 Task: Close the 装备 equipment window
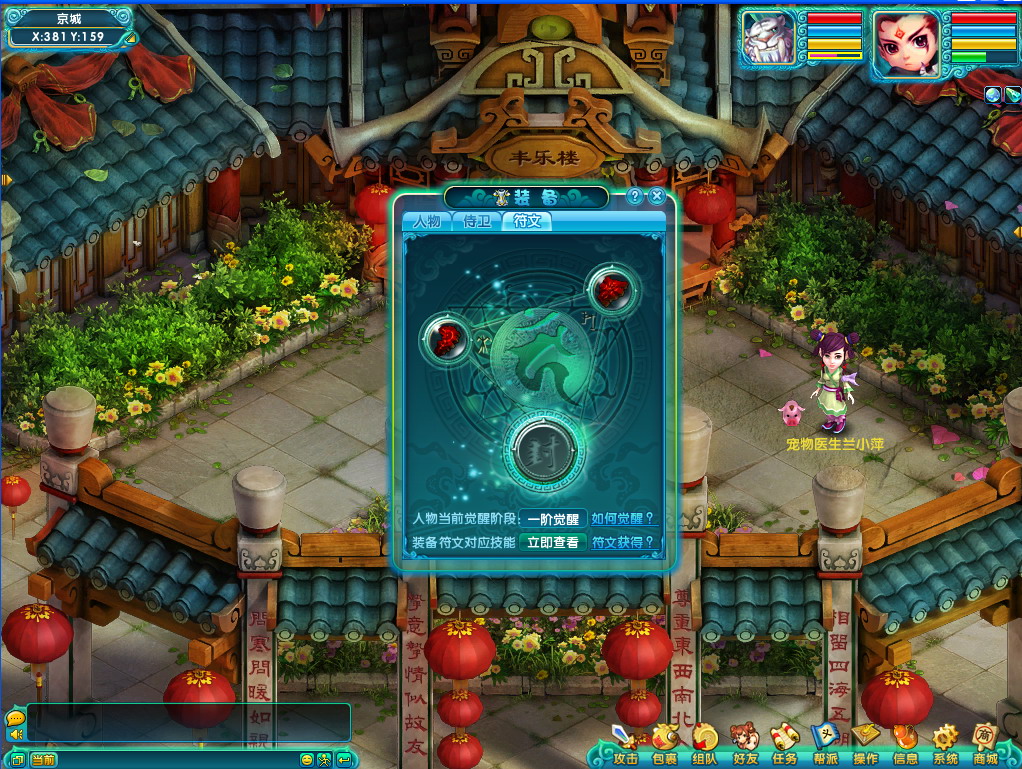(657, 197)
